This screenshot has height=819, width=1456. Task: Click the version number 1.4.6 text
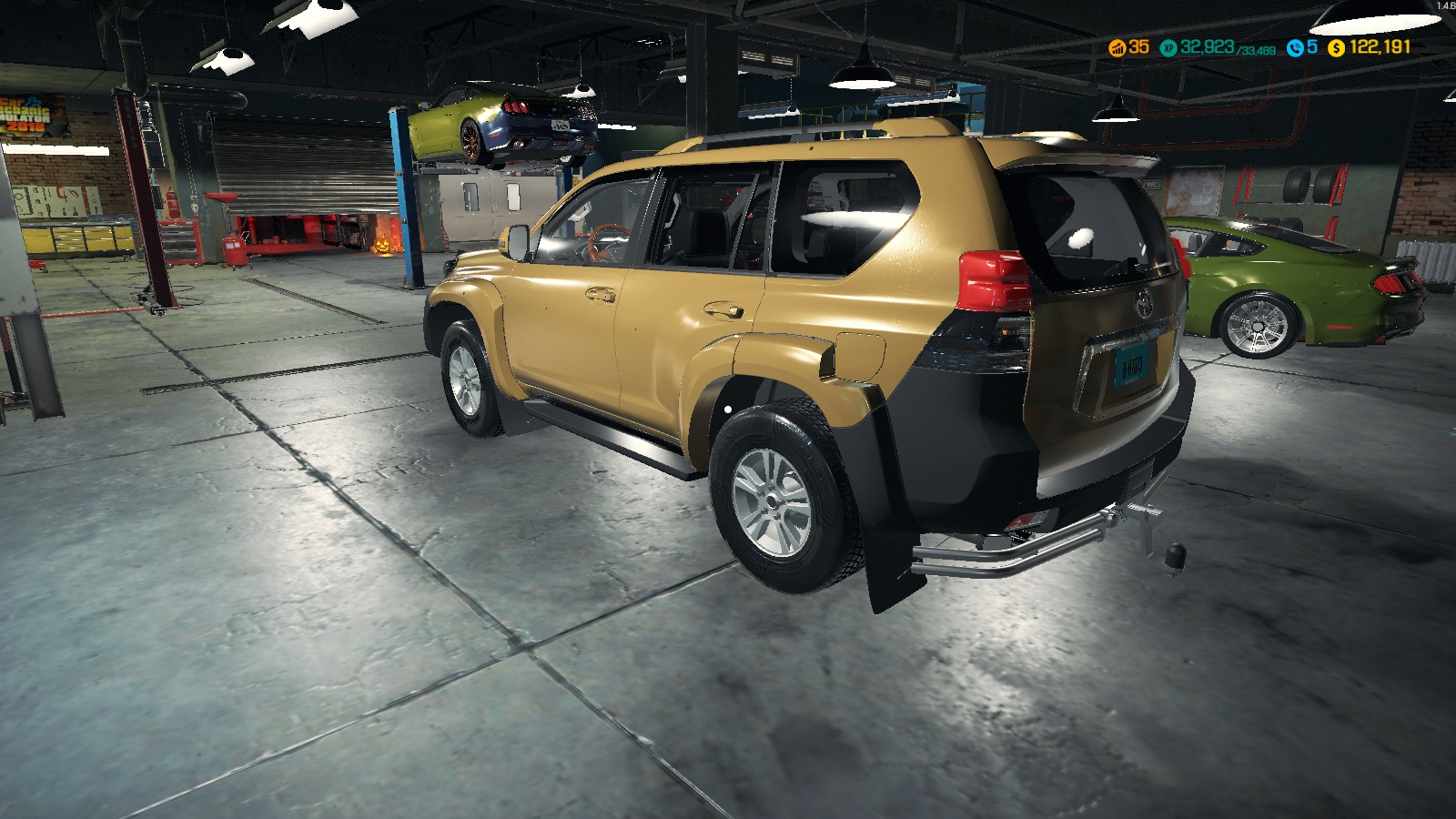tap(1444, 5)
